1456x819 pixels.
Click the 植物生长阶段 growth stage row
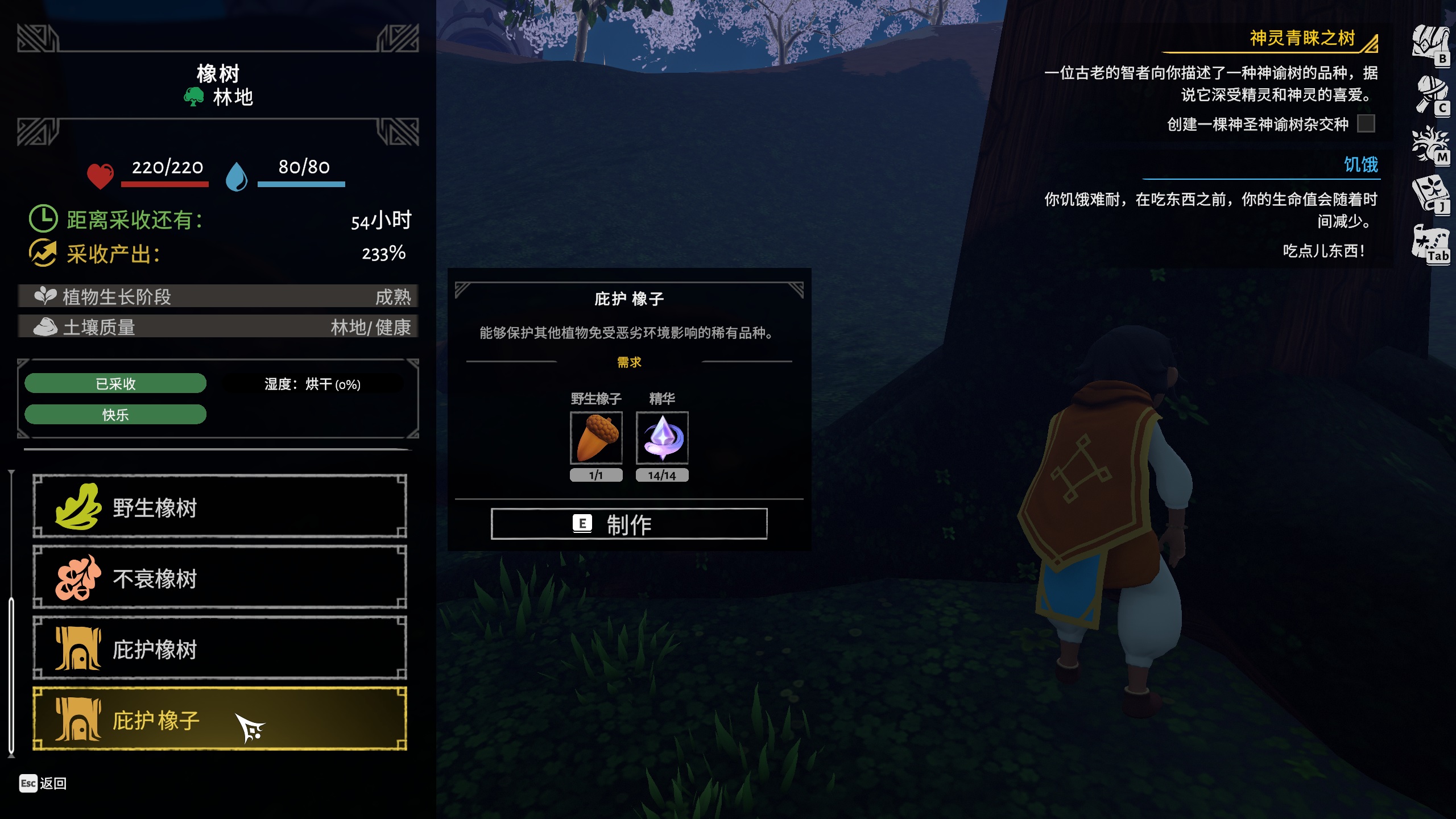218,296
